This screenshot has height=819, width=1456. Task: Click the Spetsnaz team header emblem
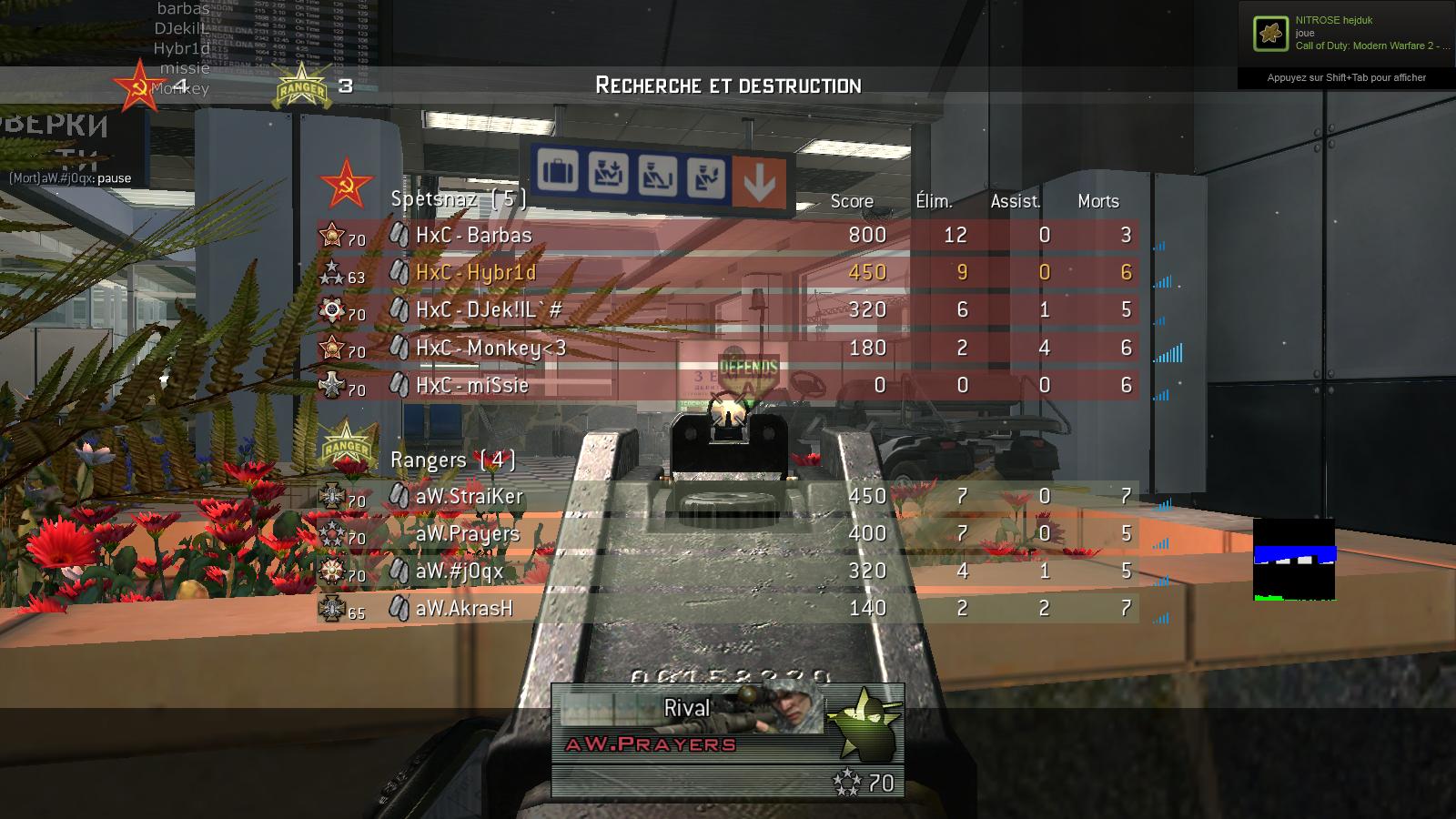click(346, 185)
